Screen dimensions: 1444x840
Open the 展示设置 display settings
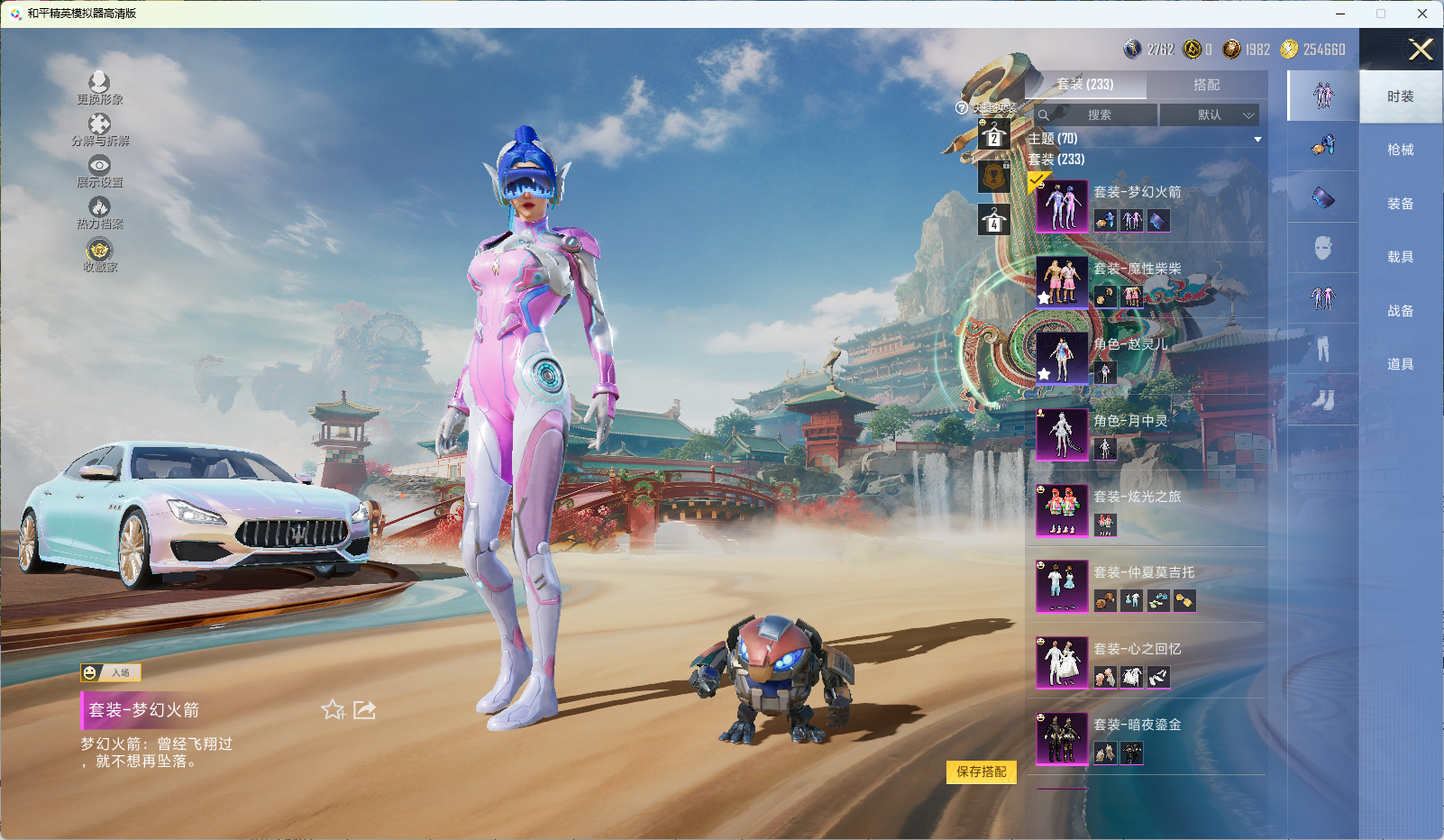click(x=99, y=170)
